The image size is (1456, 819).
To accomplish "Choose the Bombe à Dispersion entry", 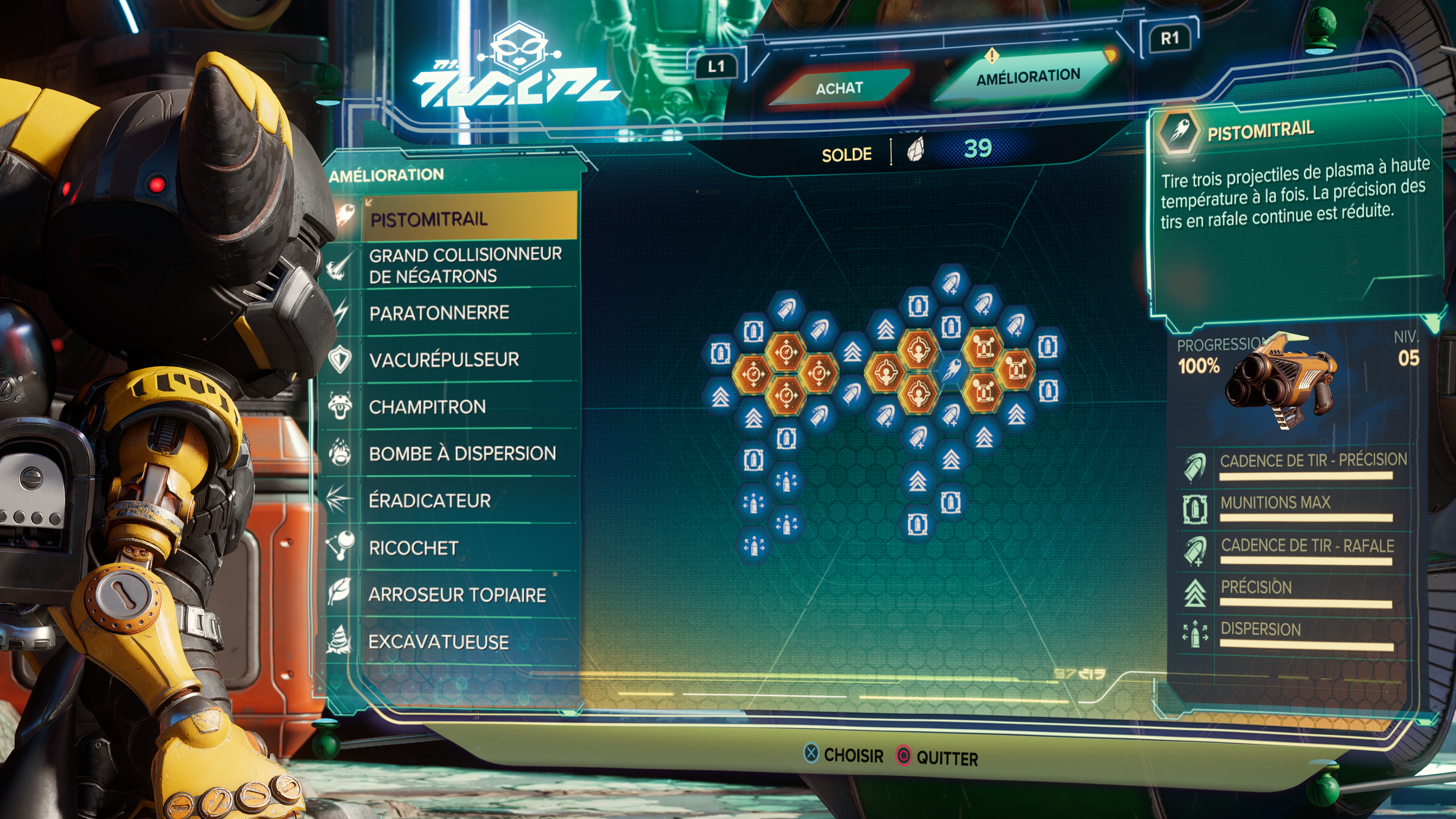I will [462, 453].
